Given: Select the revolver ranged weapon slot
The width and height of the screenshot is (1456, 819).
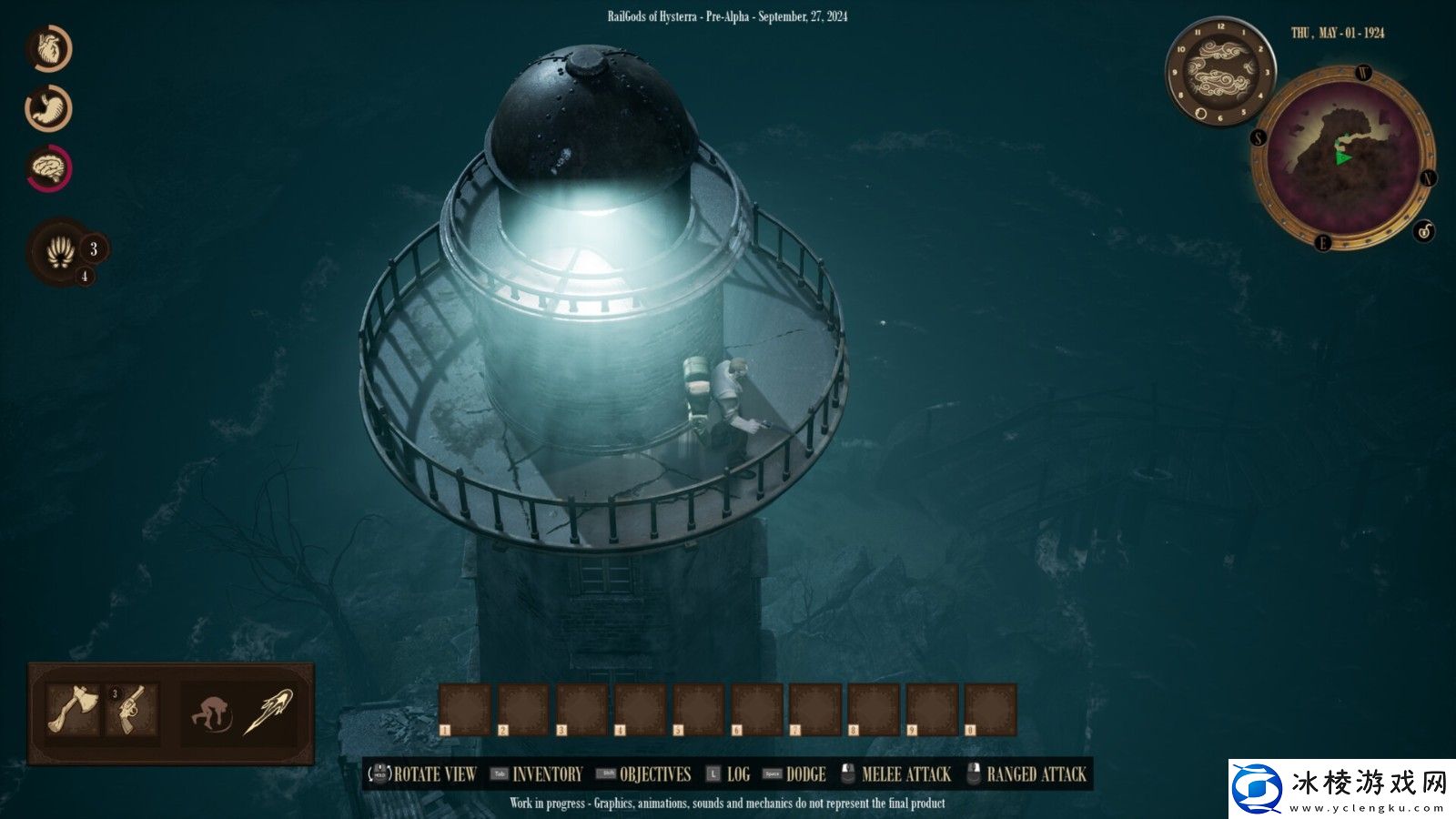Looking at the screenshot, I should [x=133, y=710].
